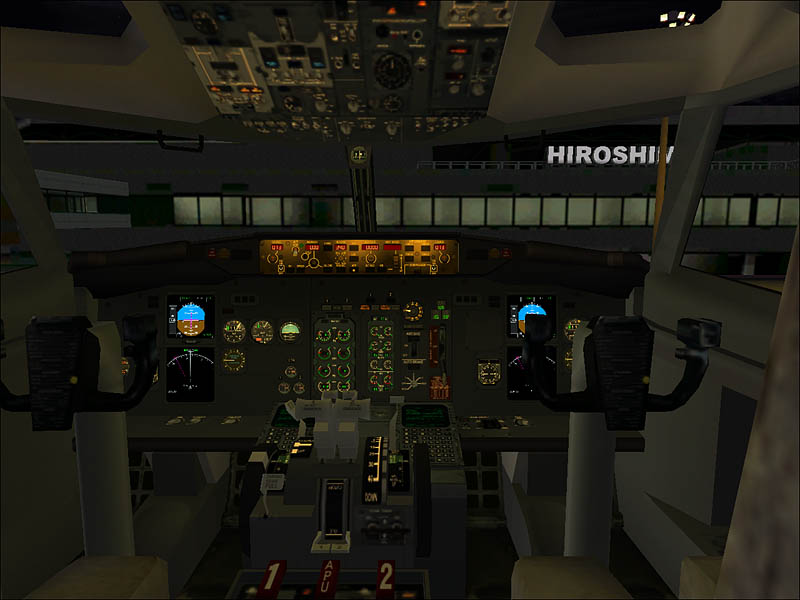Open the captain's navigation display
The image size is (800, 600).
click(x=190, y=371)
